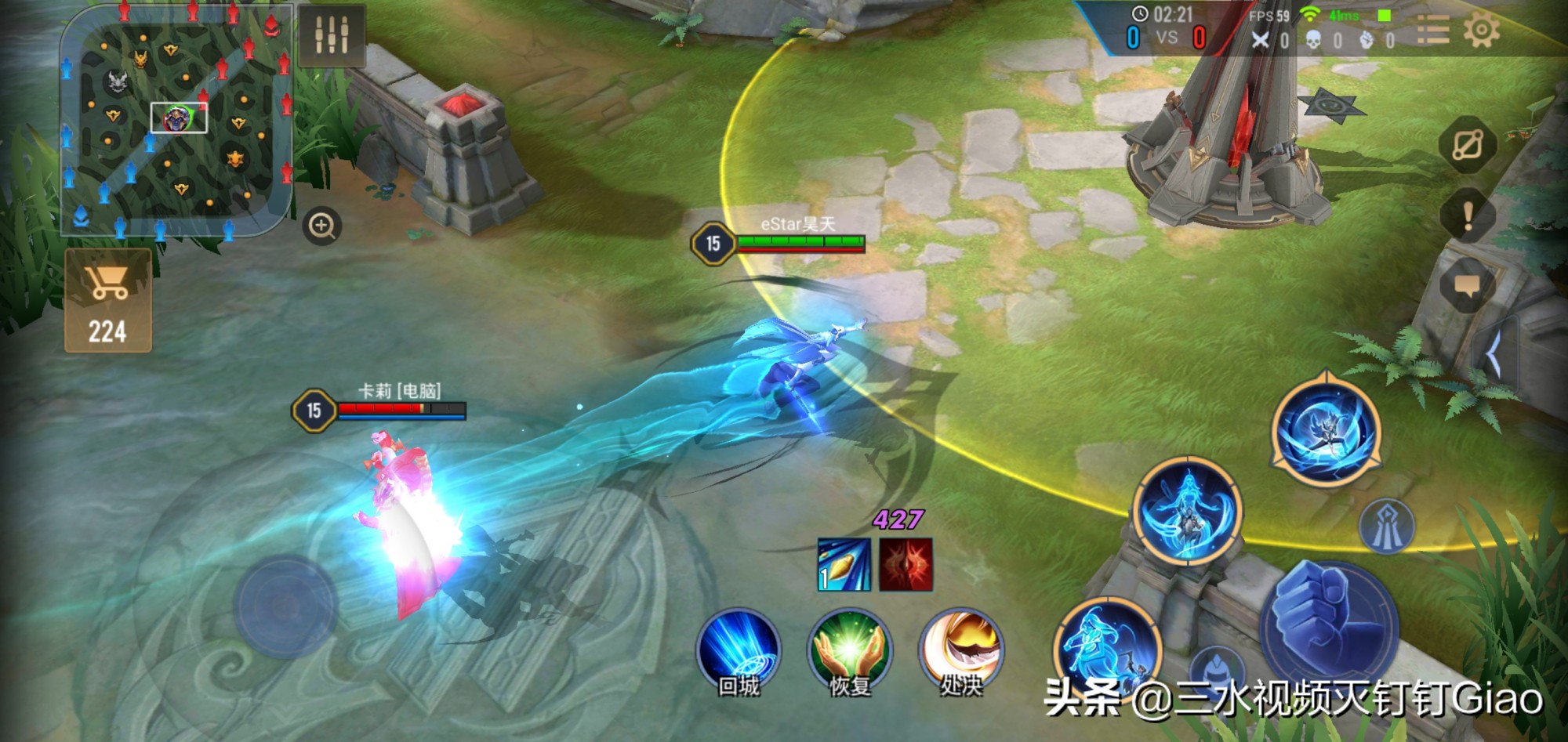The height and width of the screenshot is (742, 1568).
Task: Use the blue item icon marked 1
Action: click(x=844, y=564)
